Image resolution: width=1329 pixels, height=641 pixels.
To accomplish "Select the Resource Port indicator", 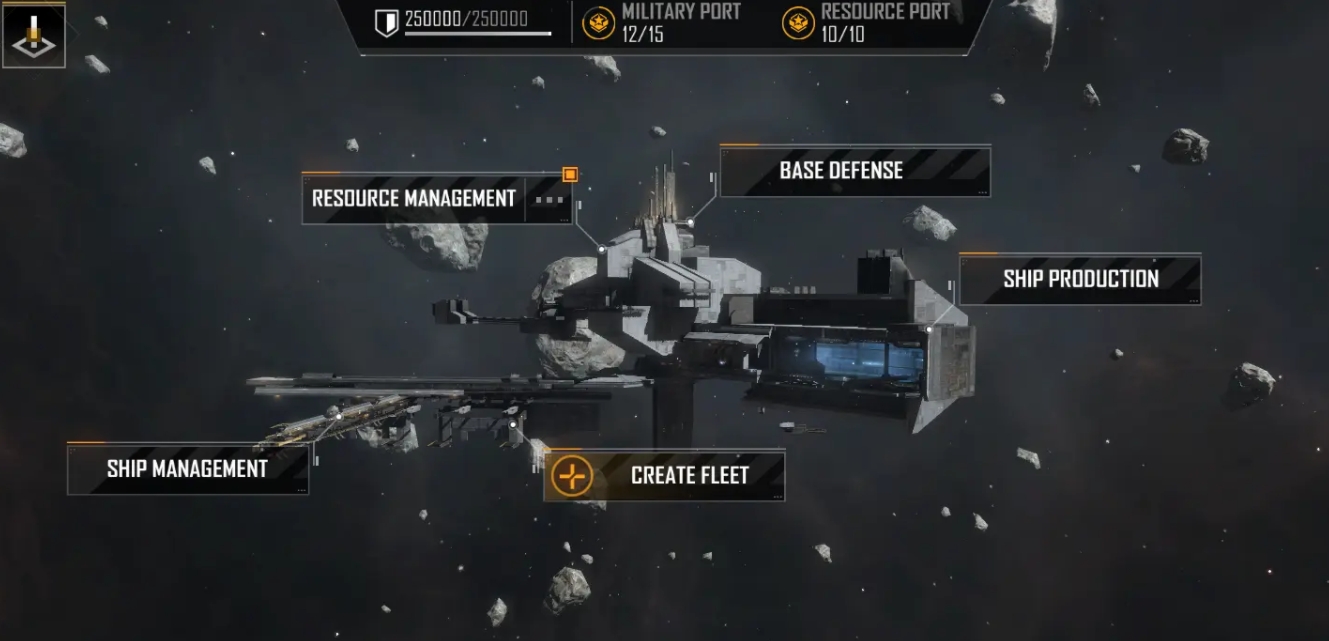I will (865, 22).
